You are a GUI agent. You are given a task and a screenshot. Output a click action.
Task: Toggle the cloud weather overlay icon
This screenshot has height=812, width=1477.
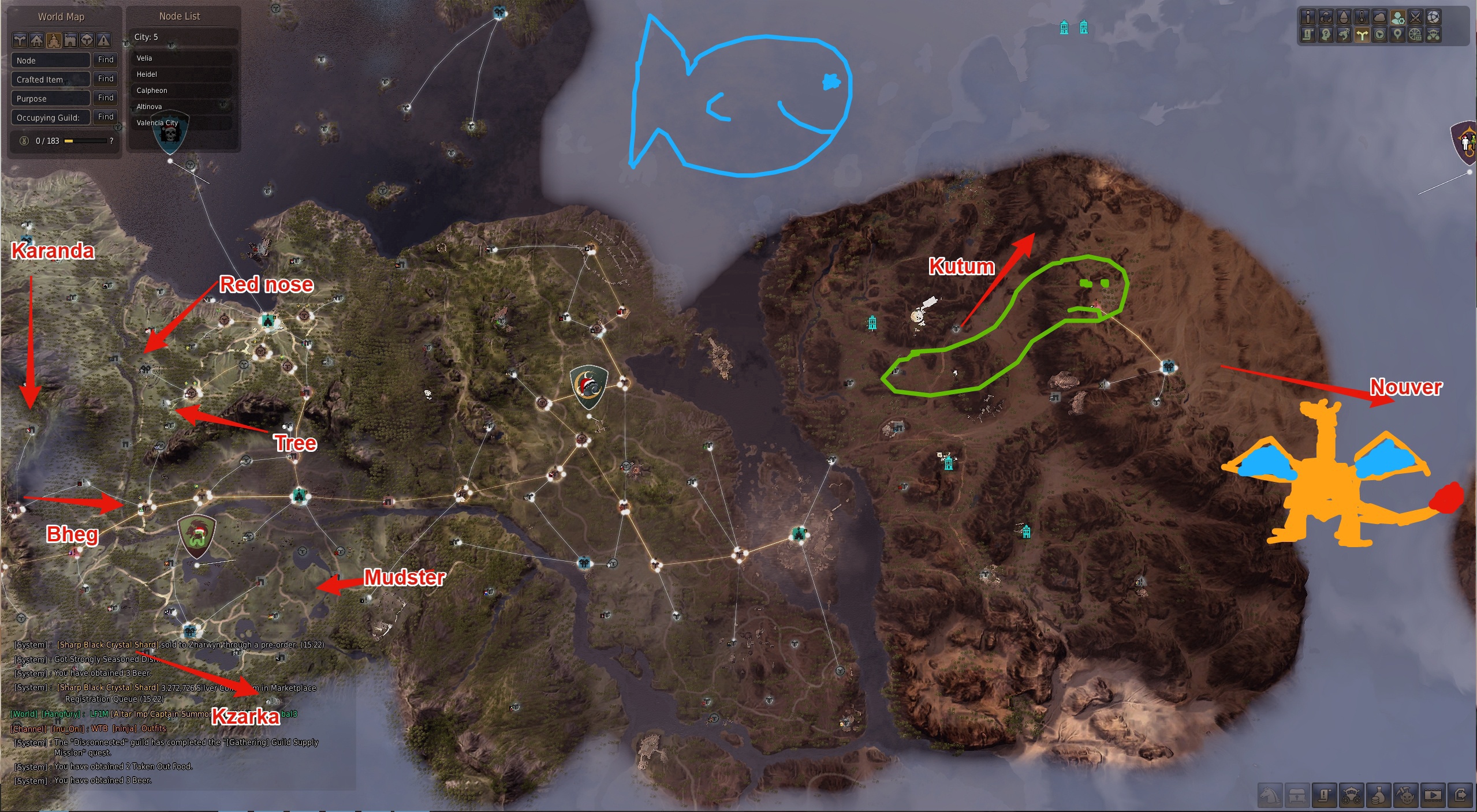(x=1379, y=18)
